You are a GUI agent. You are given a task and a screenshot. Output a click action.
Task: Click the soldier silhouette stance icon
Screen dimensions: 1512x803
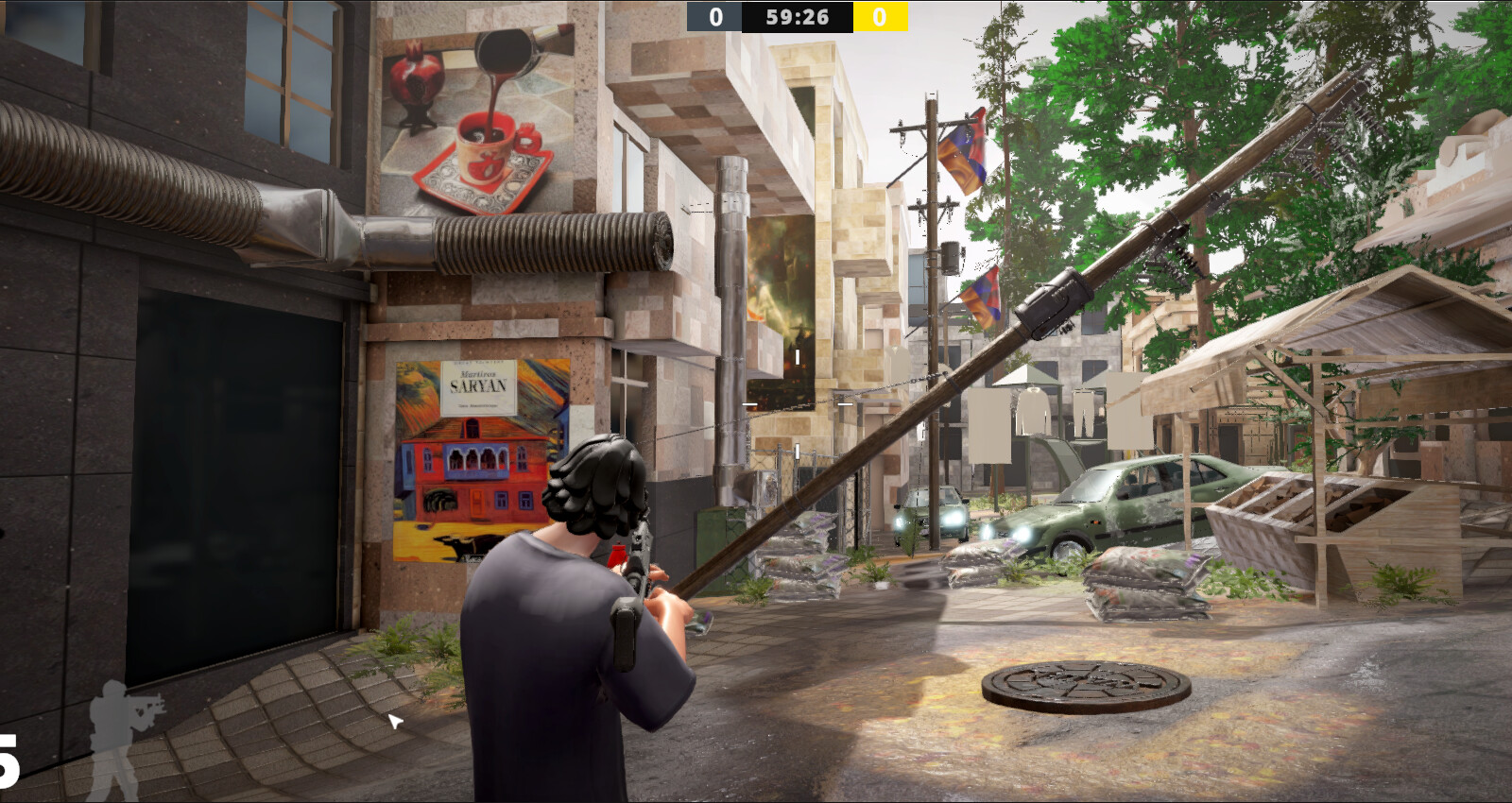click(123, 739)
